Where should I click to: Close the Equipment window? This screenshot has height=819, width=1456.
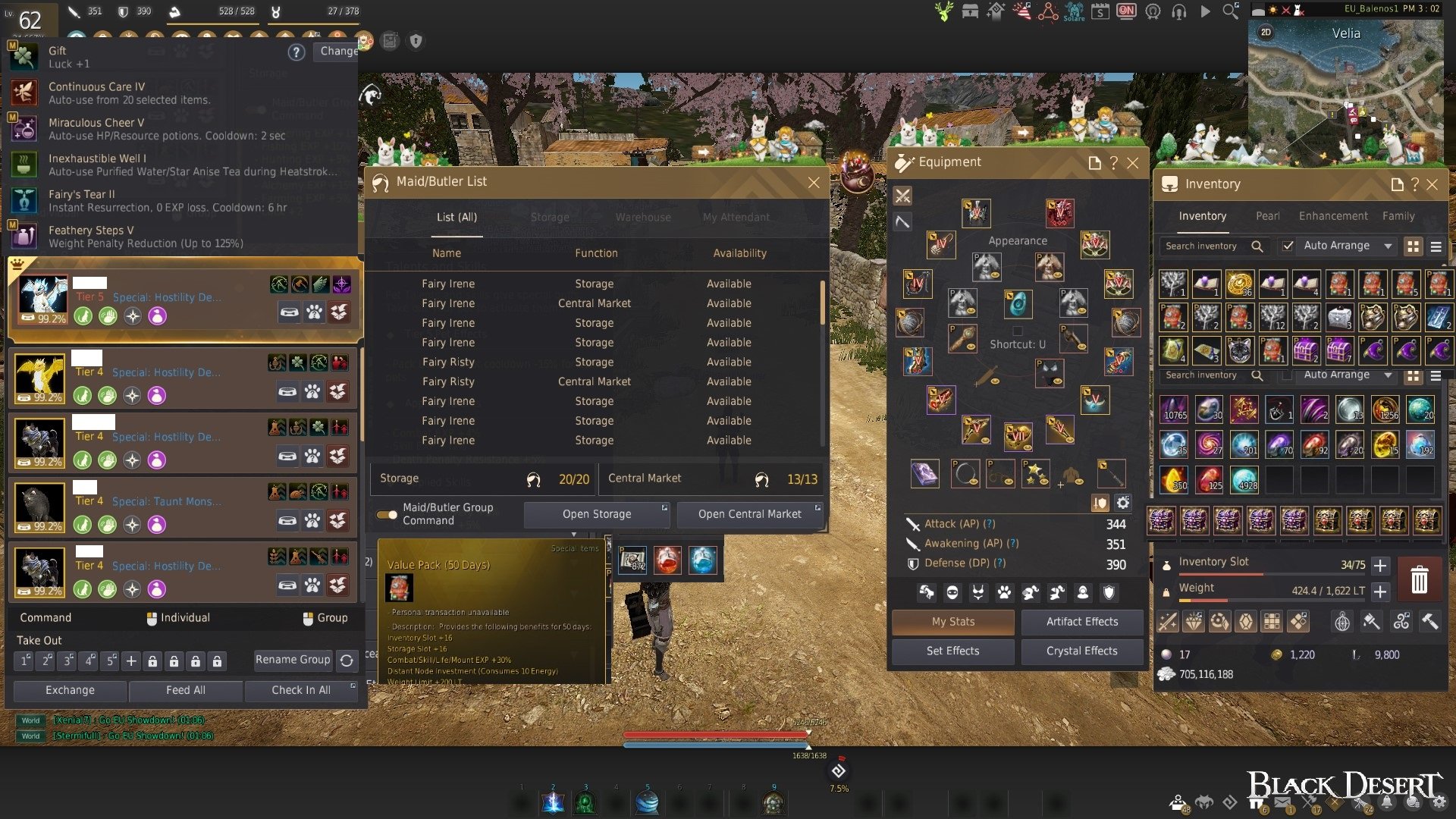[x=1133, y=163]
